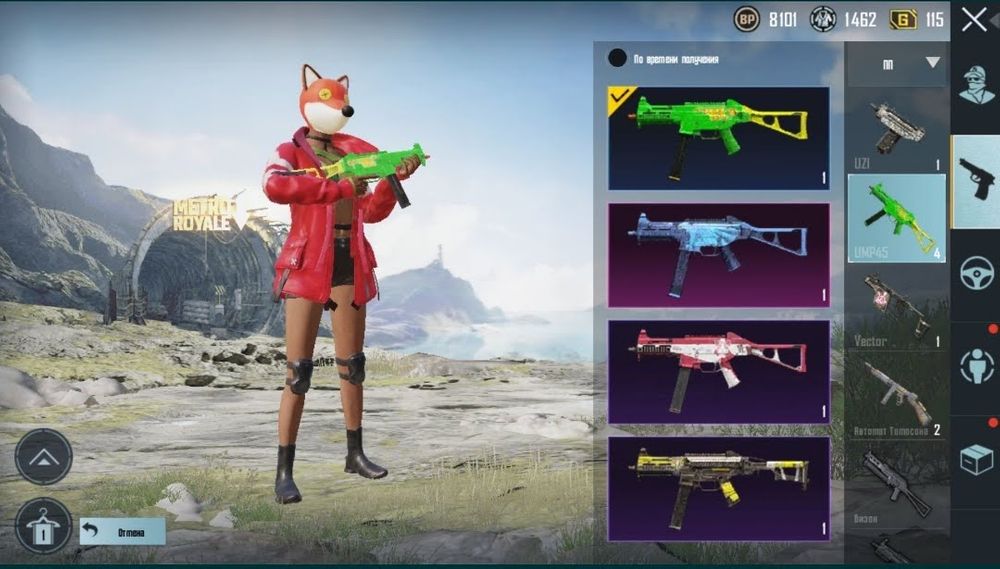Switch to the steering wheel vehicles tab
This screenshot has height=569, width=1000.
(976, 274)
